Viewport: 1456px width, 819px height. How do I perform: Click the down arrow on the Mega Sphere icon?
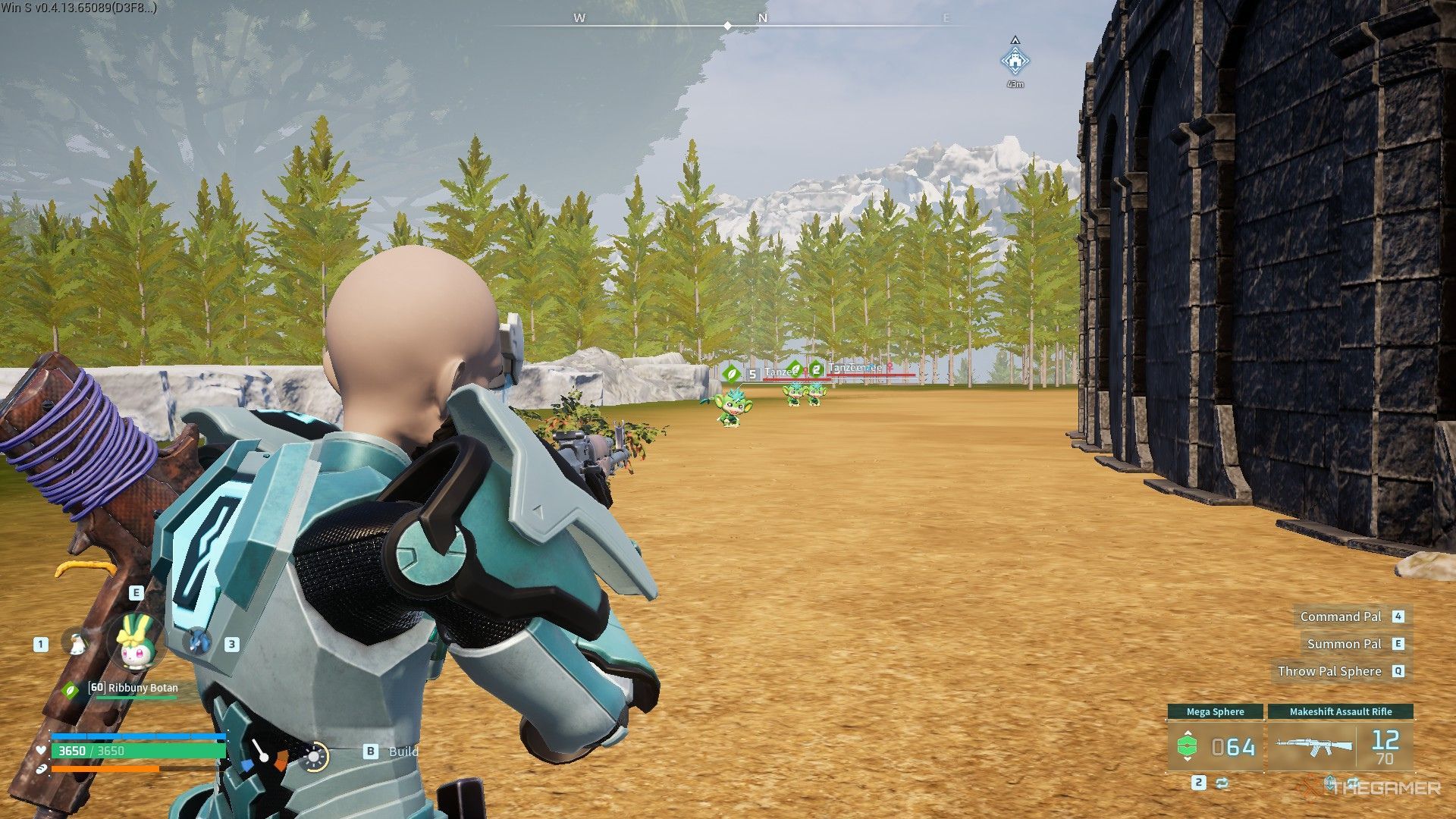pyautogui.click(x=1188, y=759)
